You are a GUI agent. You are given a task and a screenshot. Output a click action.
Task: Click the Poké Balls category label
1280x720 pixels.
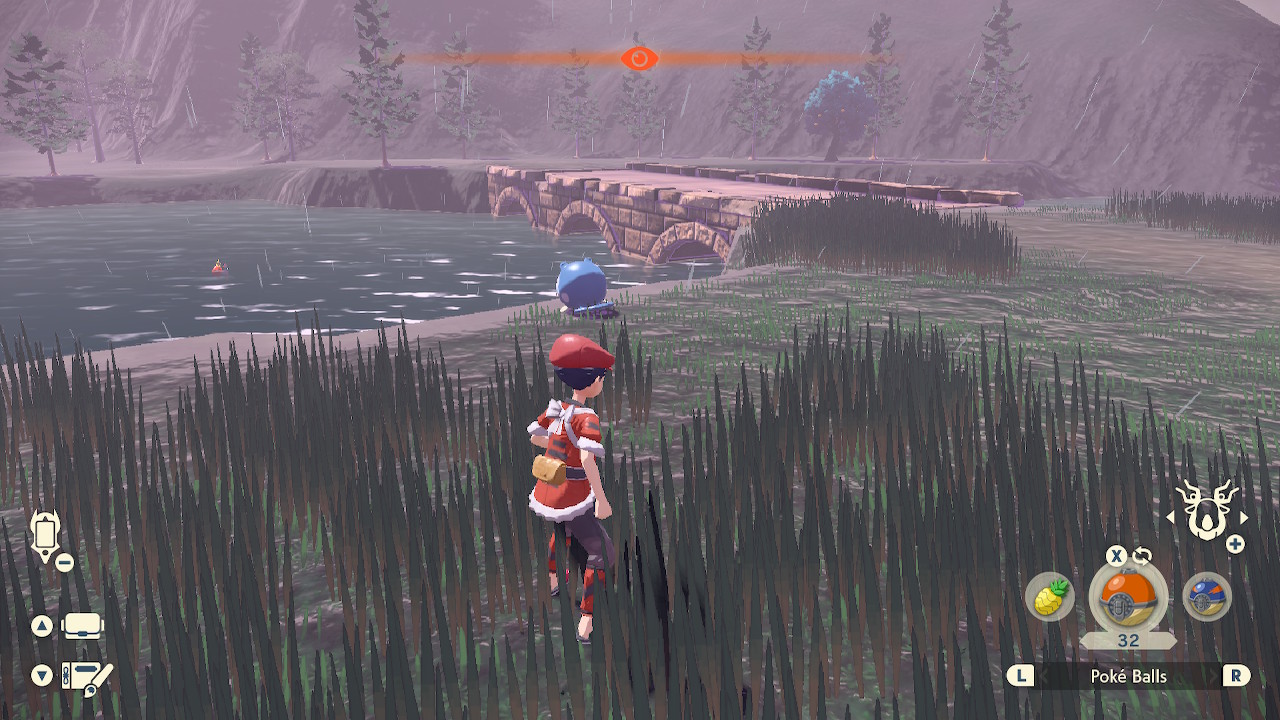click(1128, 676)
